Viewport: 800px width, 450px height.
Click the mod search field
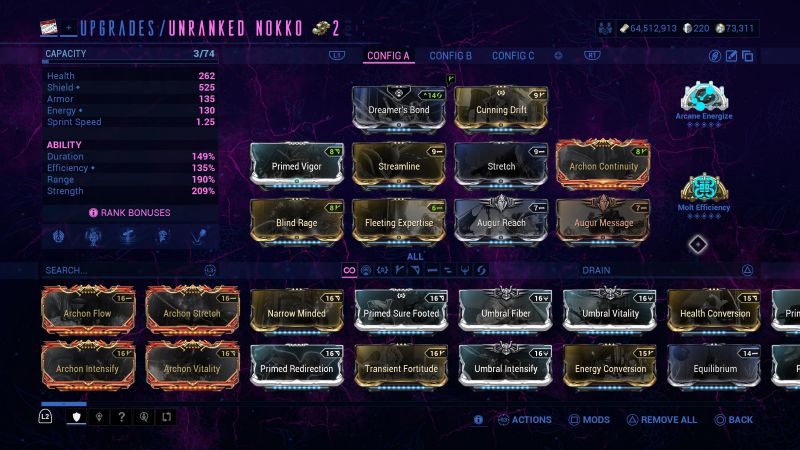[x=120, y=270]
